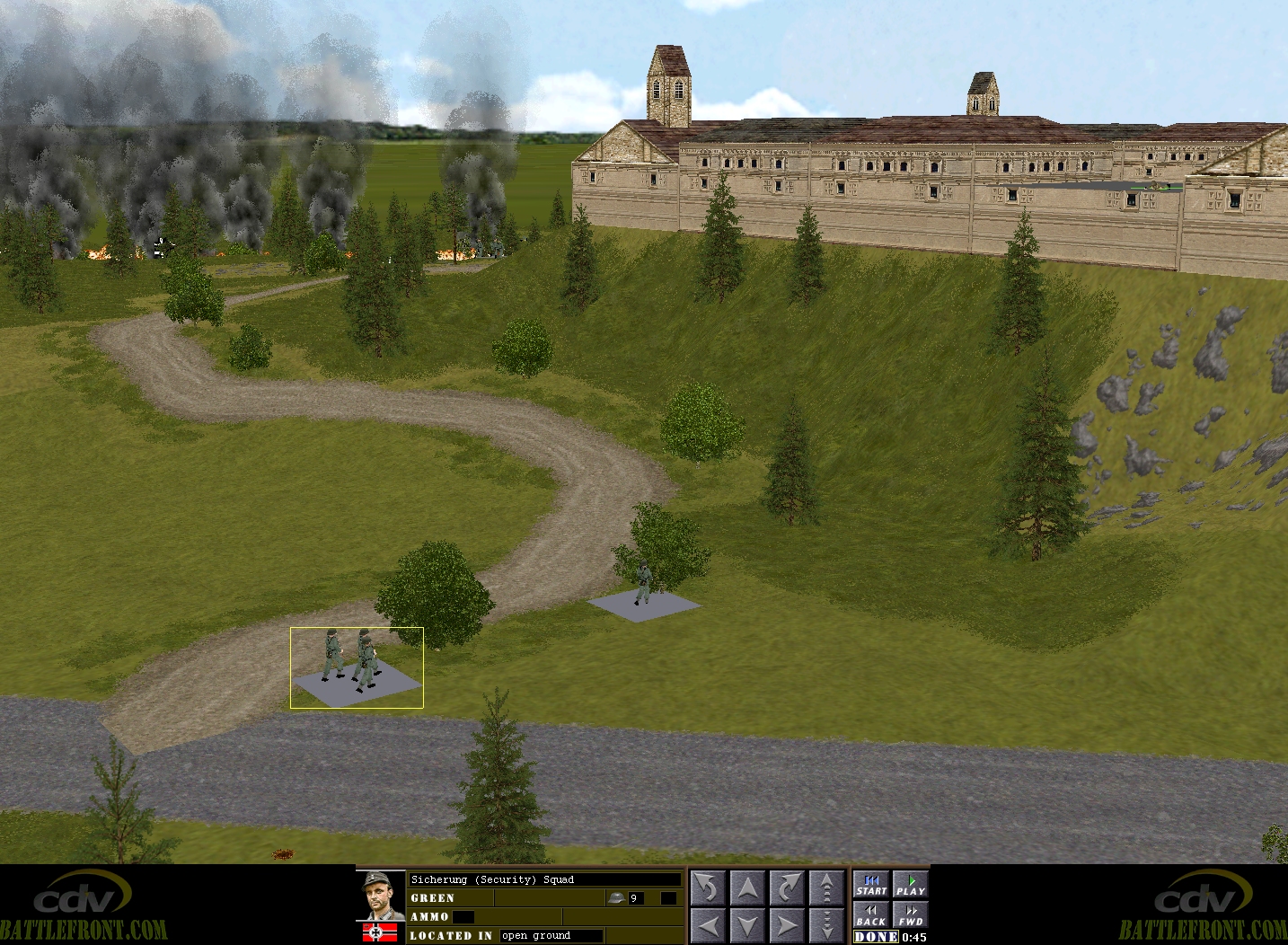This screenshot has height=945, width=1288.
Task: Rewind replay with the START button
Action: click(x=870, y=885)
